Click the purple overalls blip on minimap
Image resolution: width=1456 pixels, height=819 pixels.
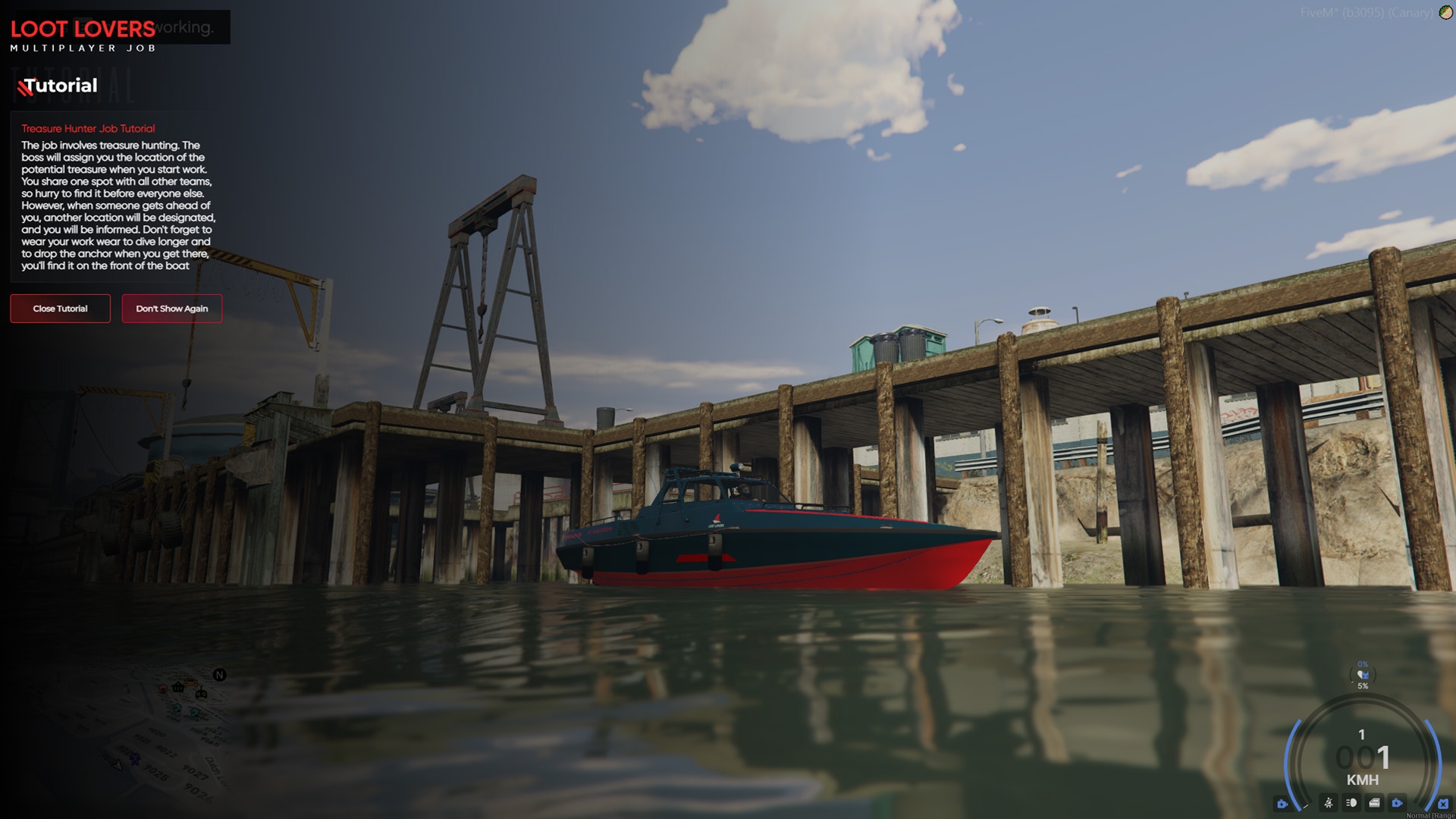[x=135, y=758]
